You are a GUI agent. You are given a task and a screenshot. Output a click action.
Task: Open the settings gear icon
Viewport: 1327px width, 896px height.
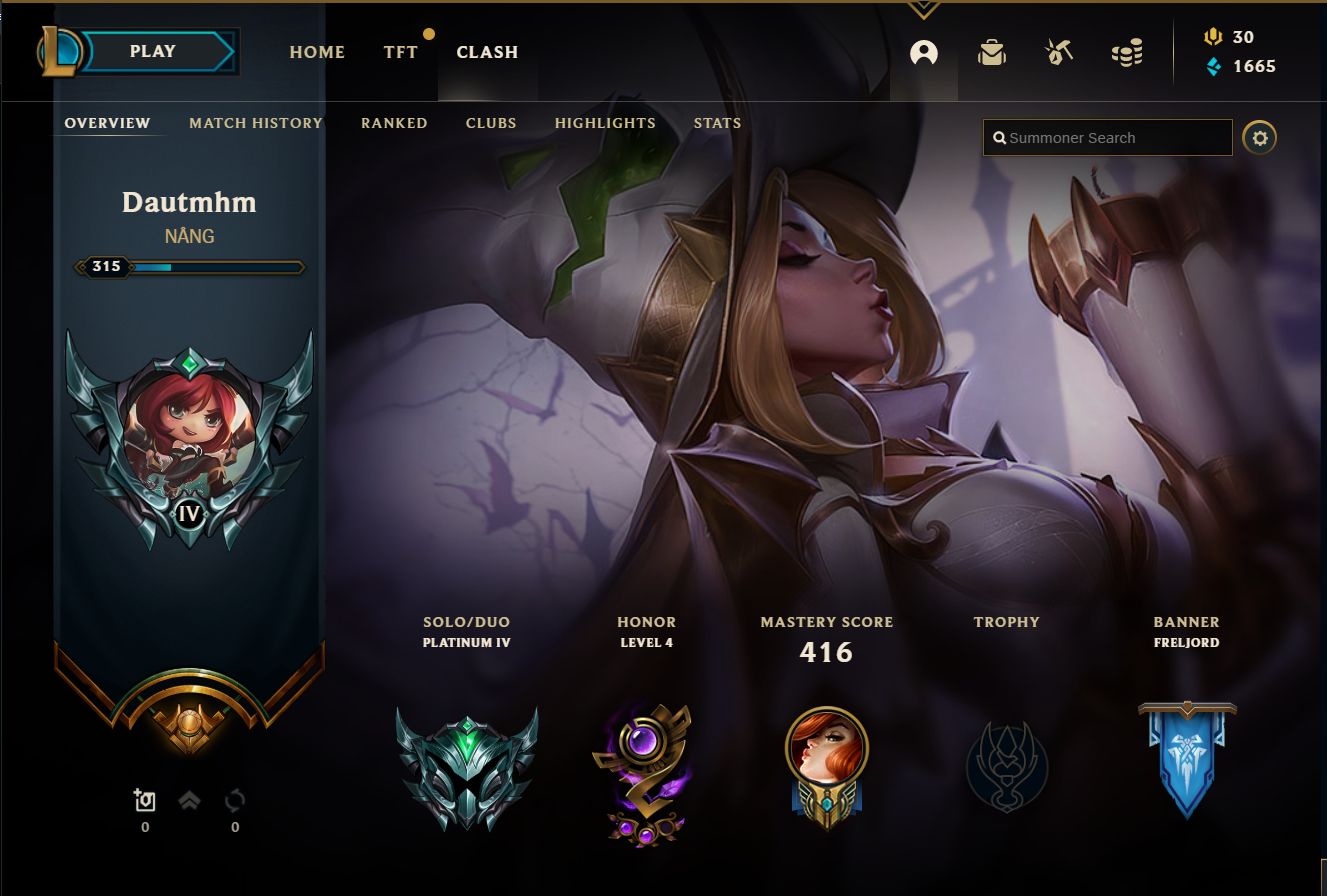(1260, 137)
